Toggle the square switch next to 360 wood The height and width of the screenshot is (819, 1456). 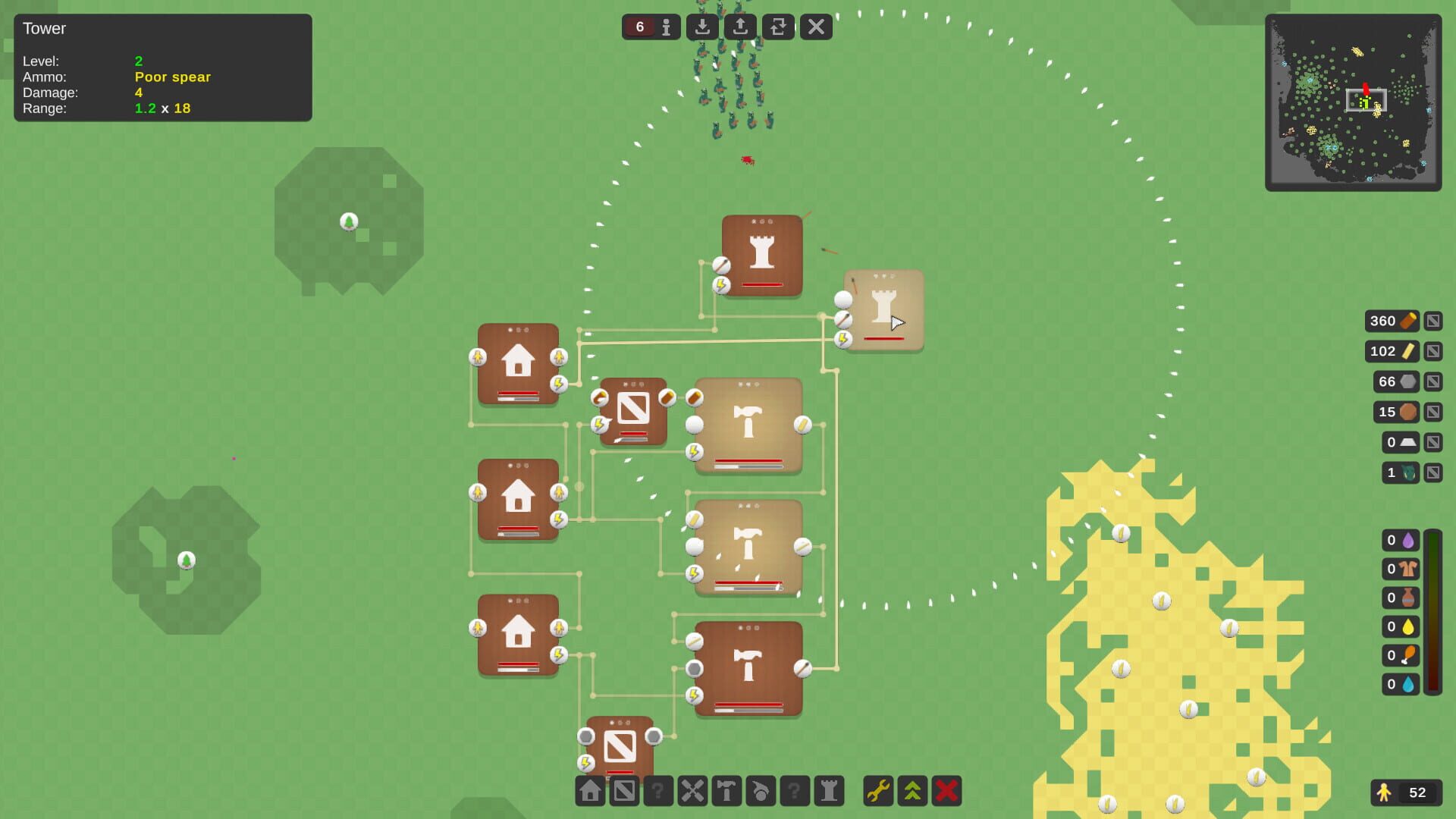1433,321
